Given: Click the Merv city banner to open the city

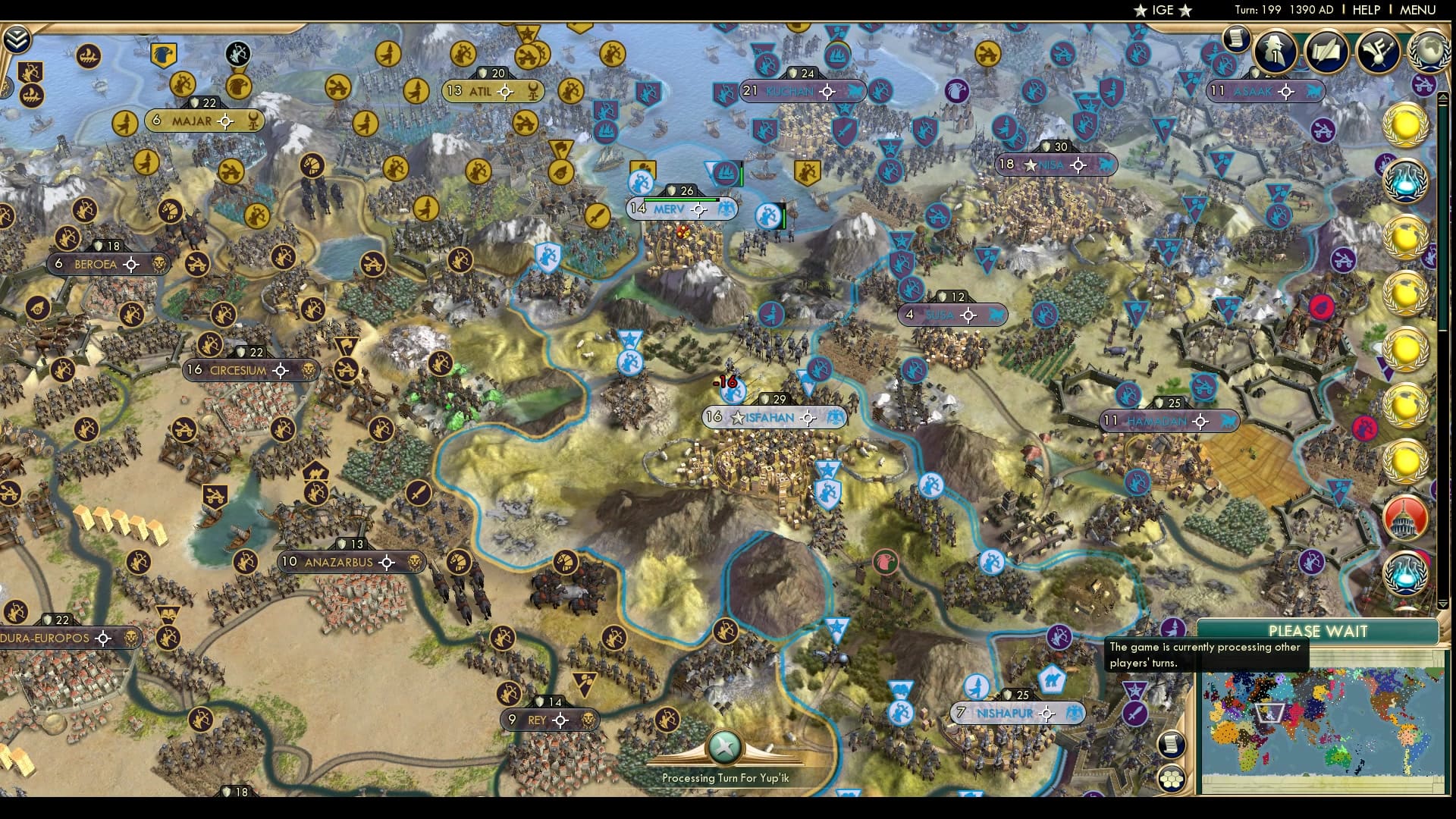Looking at the screenshot, I should click(x=670, y=208).
